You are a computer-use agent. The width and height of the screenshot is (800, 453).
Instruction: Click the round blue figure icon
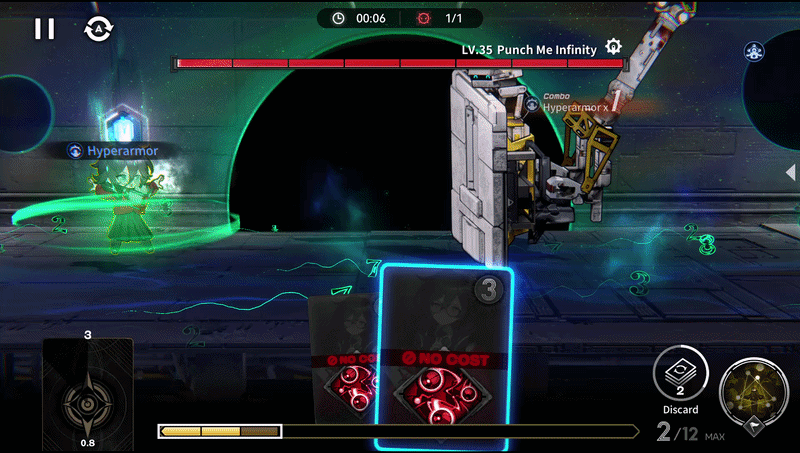[755, 51]
